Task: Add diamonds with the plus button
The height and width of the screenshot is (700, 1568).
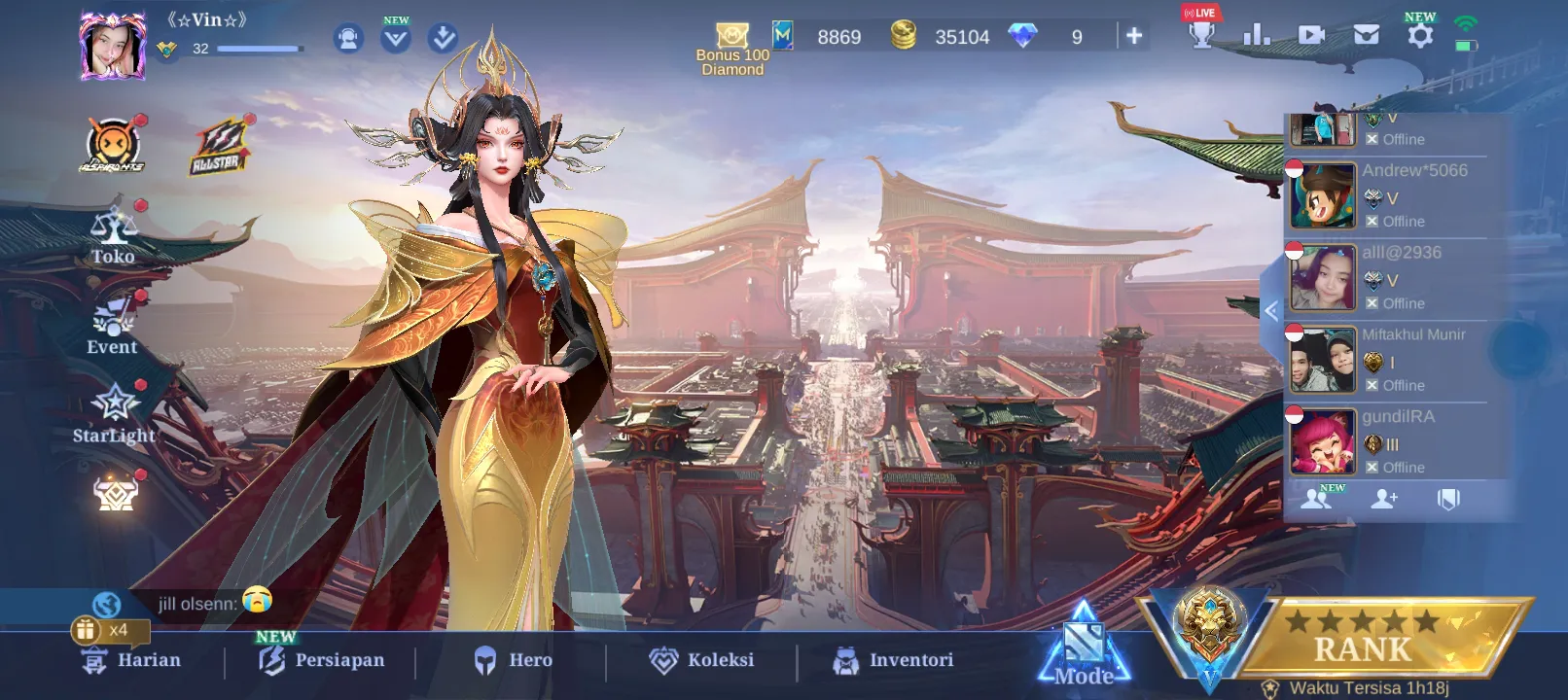Action: point(1134,36)
